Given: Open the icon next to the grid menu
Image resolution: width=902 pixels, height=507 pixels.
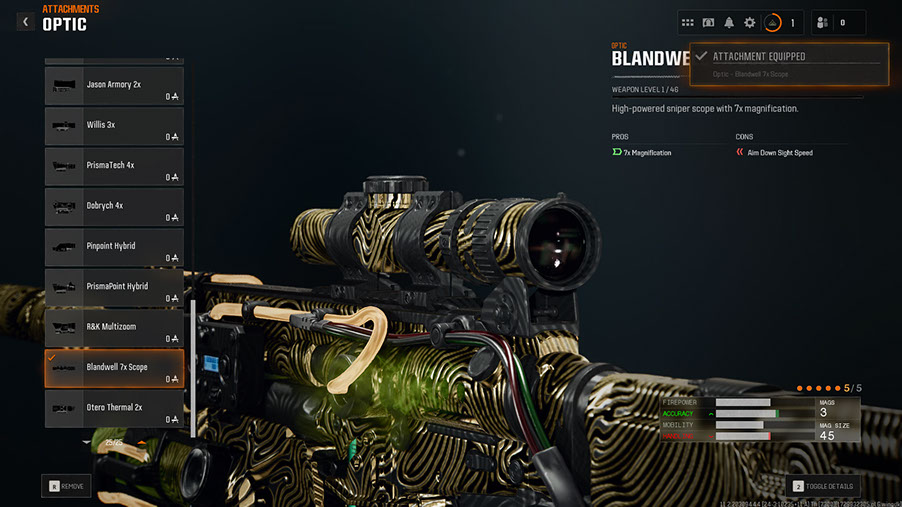Looking at the screenshot, I should coord(708,22).
